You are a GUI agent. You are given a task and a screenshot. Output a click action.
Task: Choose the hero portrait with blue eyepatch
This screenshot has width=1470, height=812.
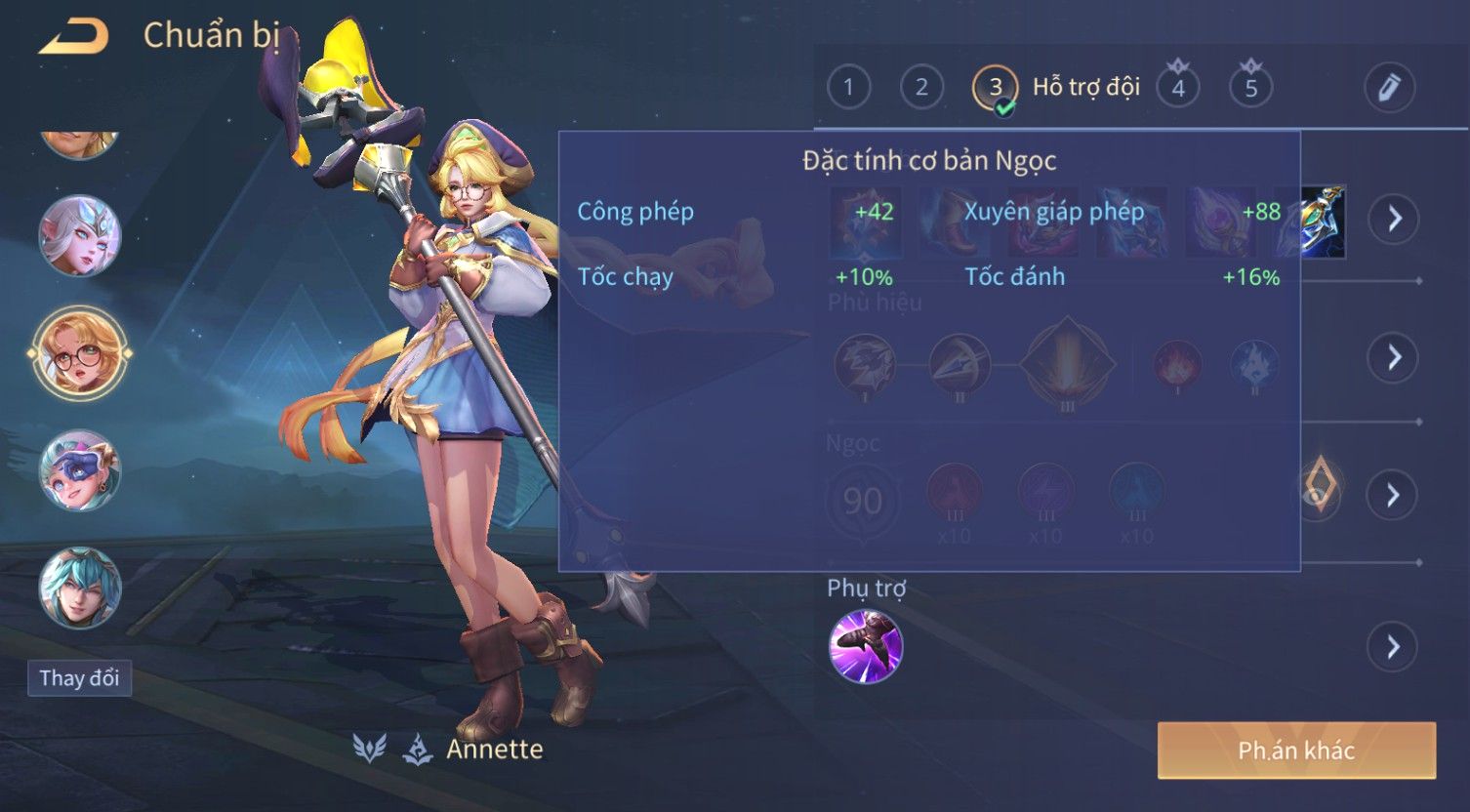(80, 471)
